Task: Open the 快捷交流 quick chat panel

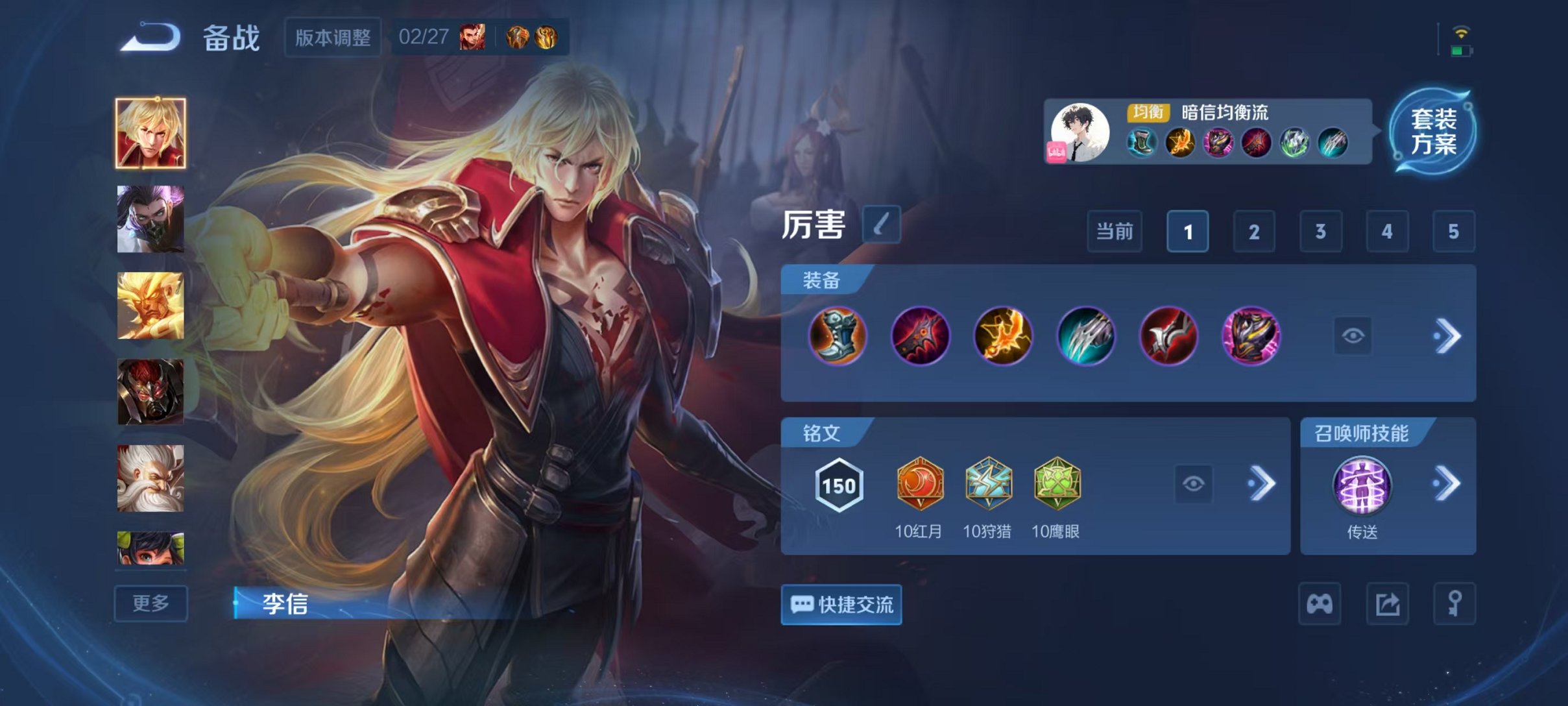Action: click(841, 605)
